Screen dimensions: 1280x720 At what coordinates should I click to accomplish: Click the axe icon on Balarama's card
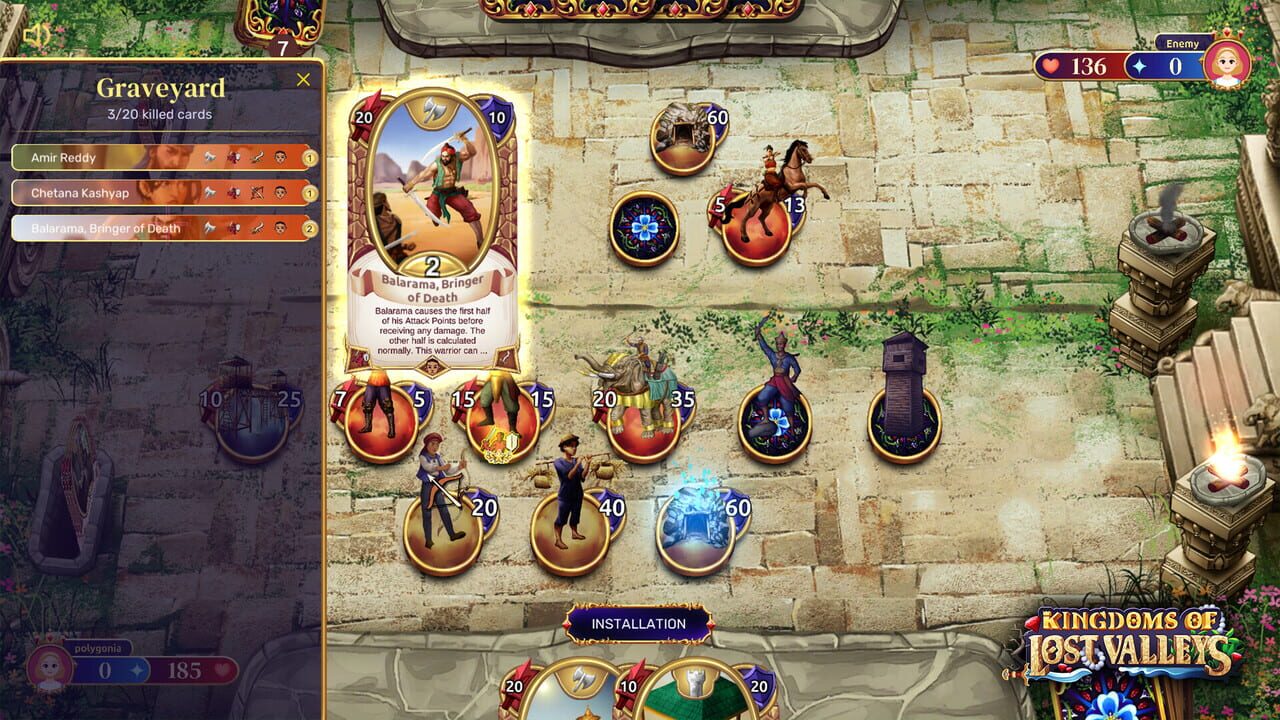coord(432,109)
